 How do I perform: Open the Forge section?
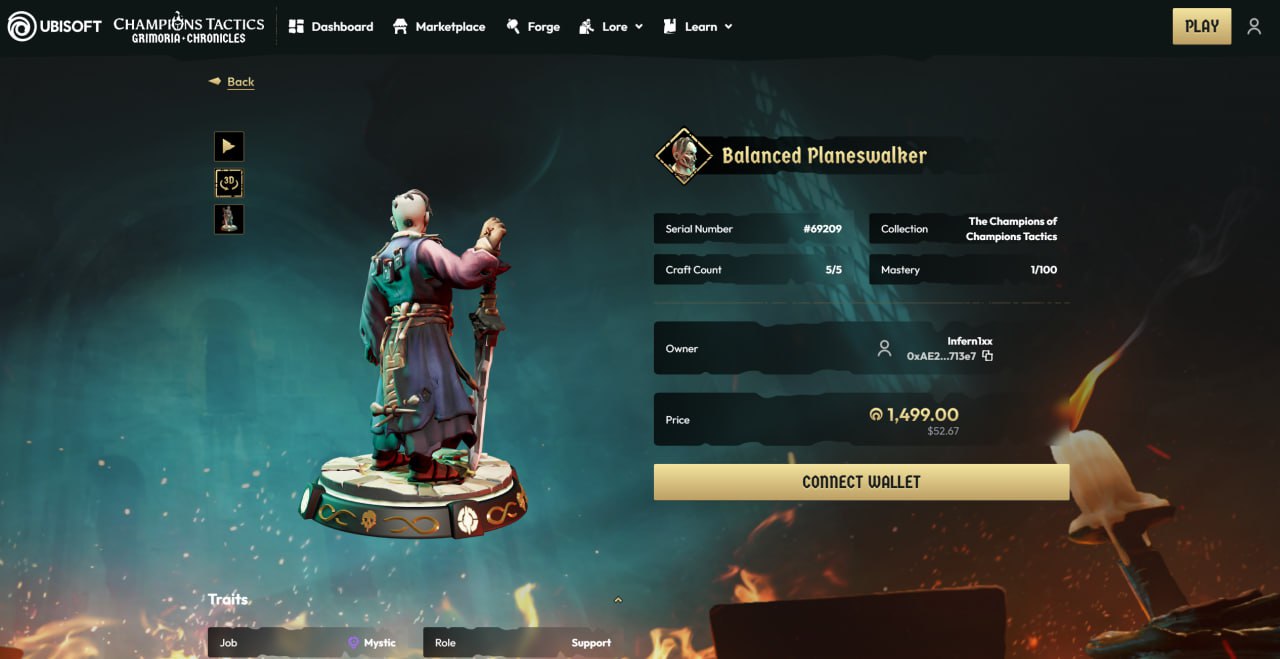pos(533,27)
